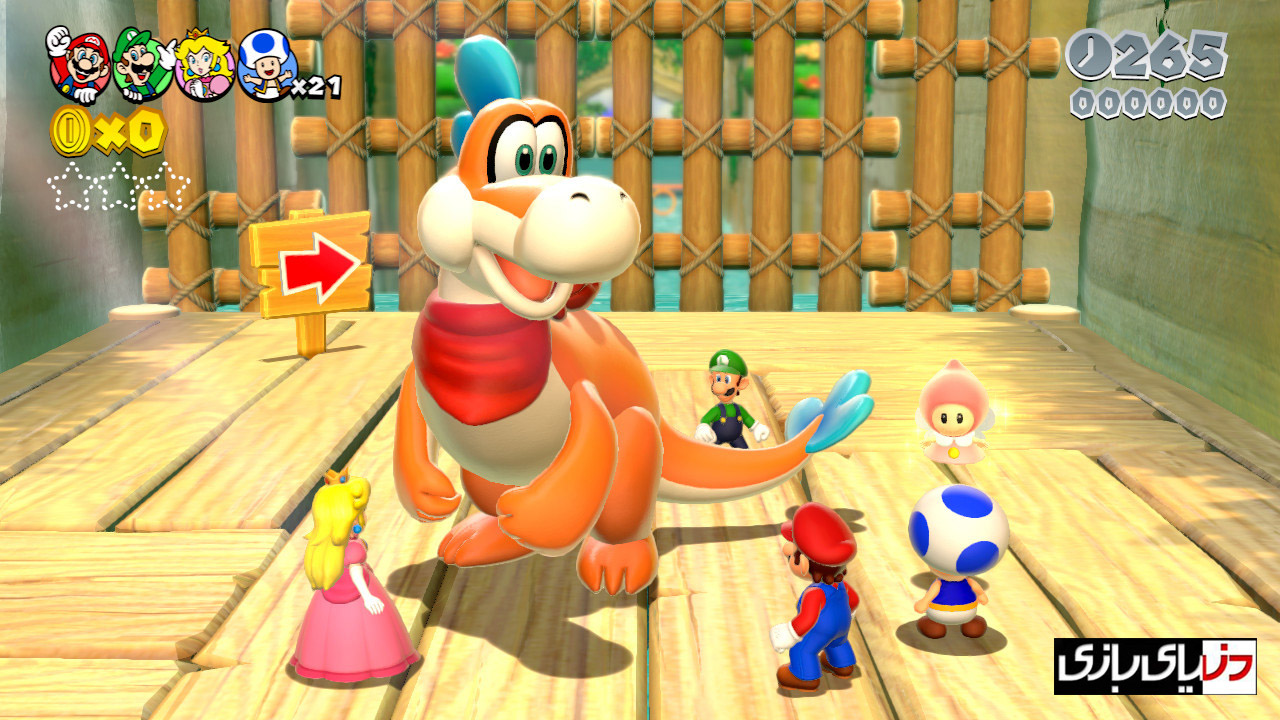Image resolution: width=1280 pixels, height=720 pixels.
Task: Select Luigi's green portrait icon
Action: click(x=141, y=65)
